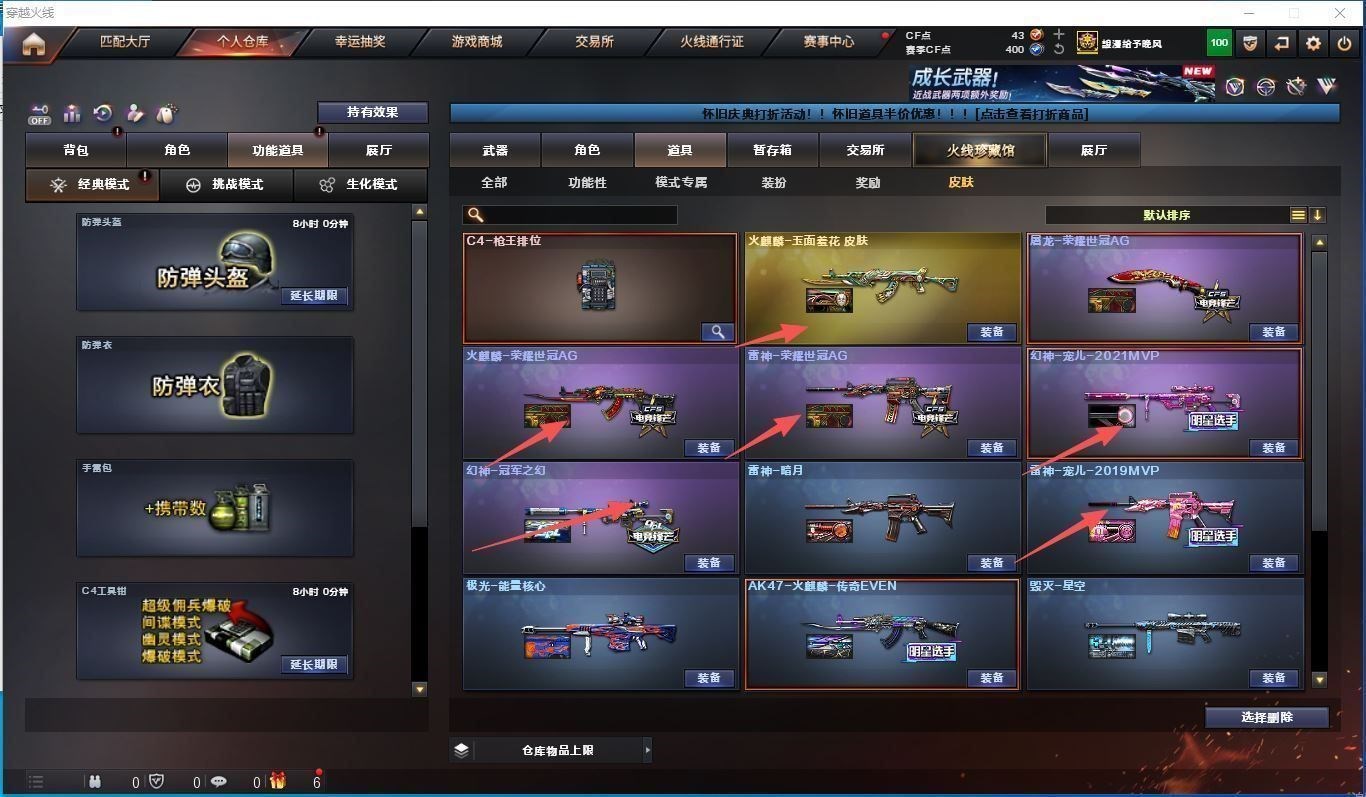Extend the 防弹头盔 helmet duration
1366x797 pixels.
[x=313, y=296]
